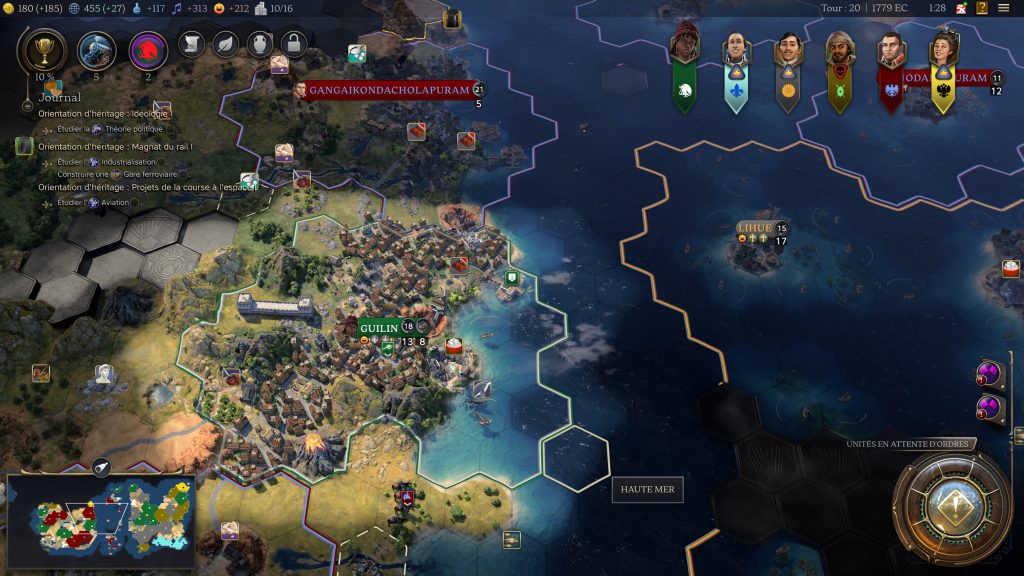Open the Gangaikondacholapuram city banner

pyautogui.click(x=388, y=90)
